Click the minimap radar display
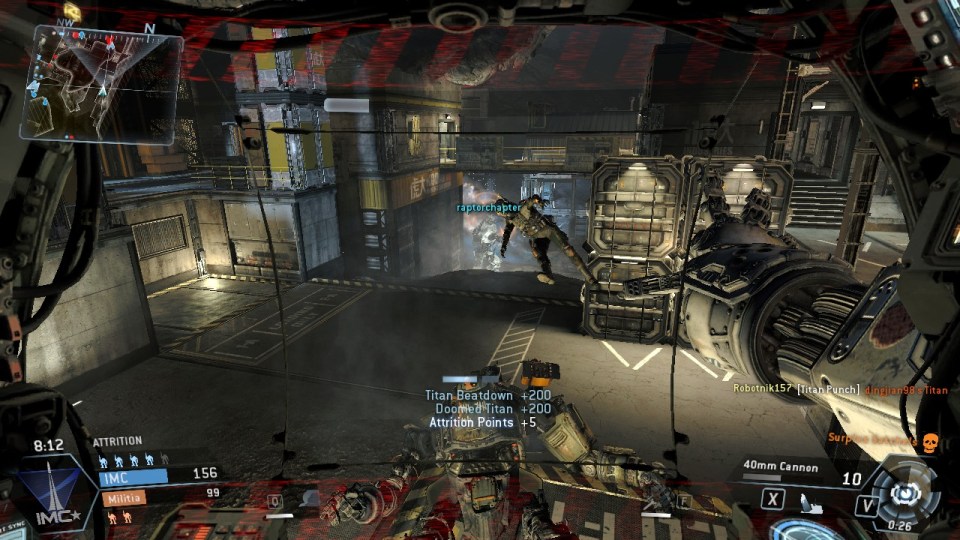The width and height of the screenshot is (960, 540). coord(100,82)
